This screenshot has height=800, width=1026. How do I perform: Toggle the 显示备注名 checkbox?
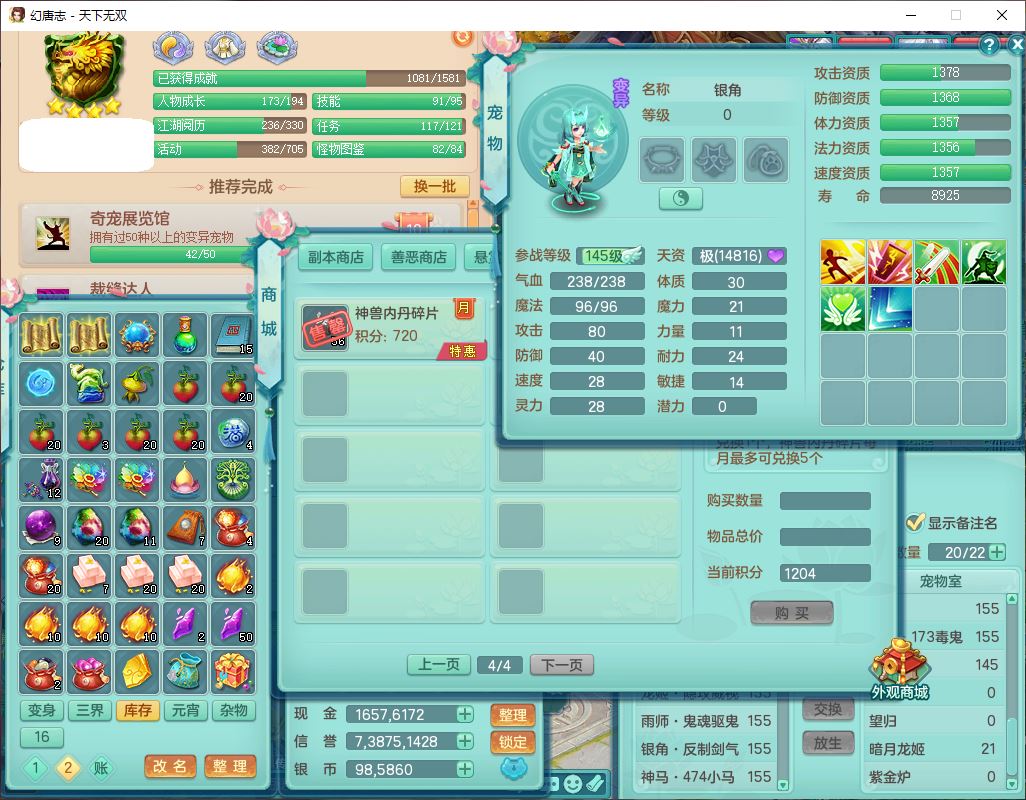tap(914, 523)
